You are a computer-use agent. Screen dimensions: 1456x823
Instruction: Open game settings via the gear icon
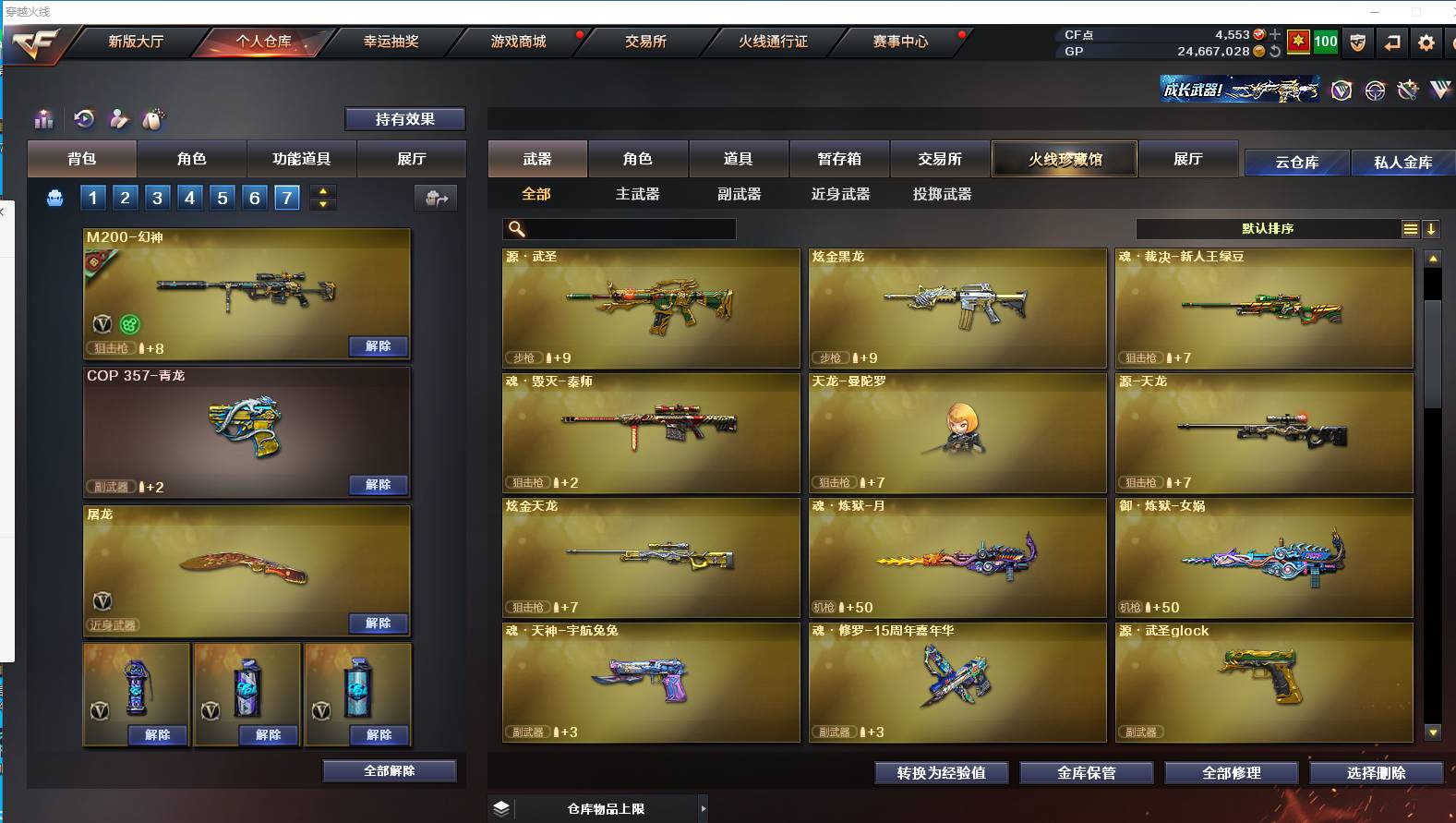tap(1426, 42)
